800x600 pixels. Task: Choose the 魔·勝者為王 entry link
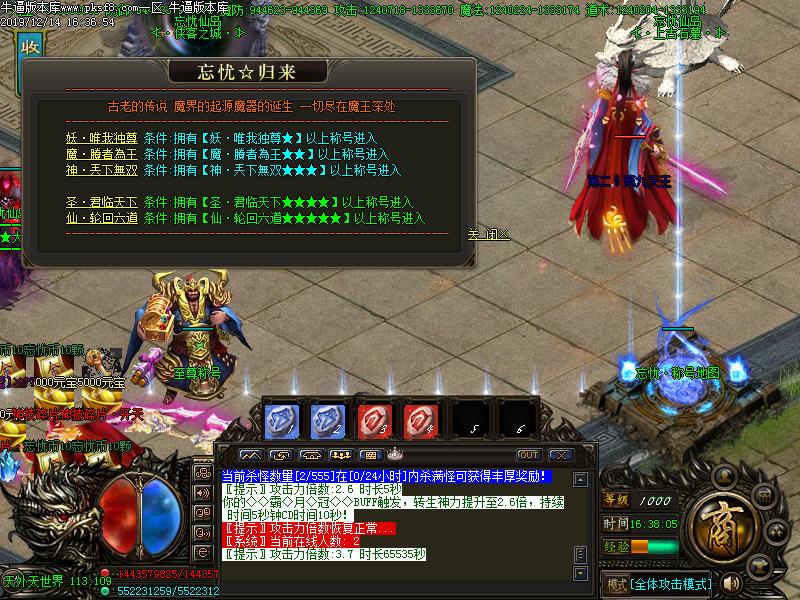click(x=101, y=154)
